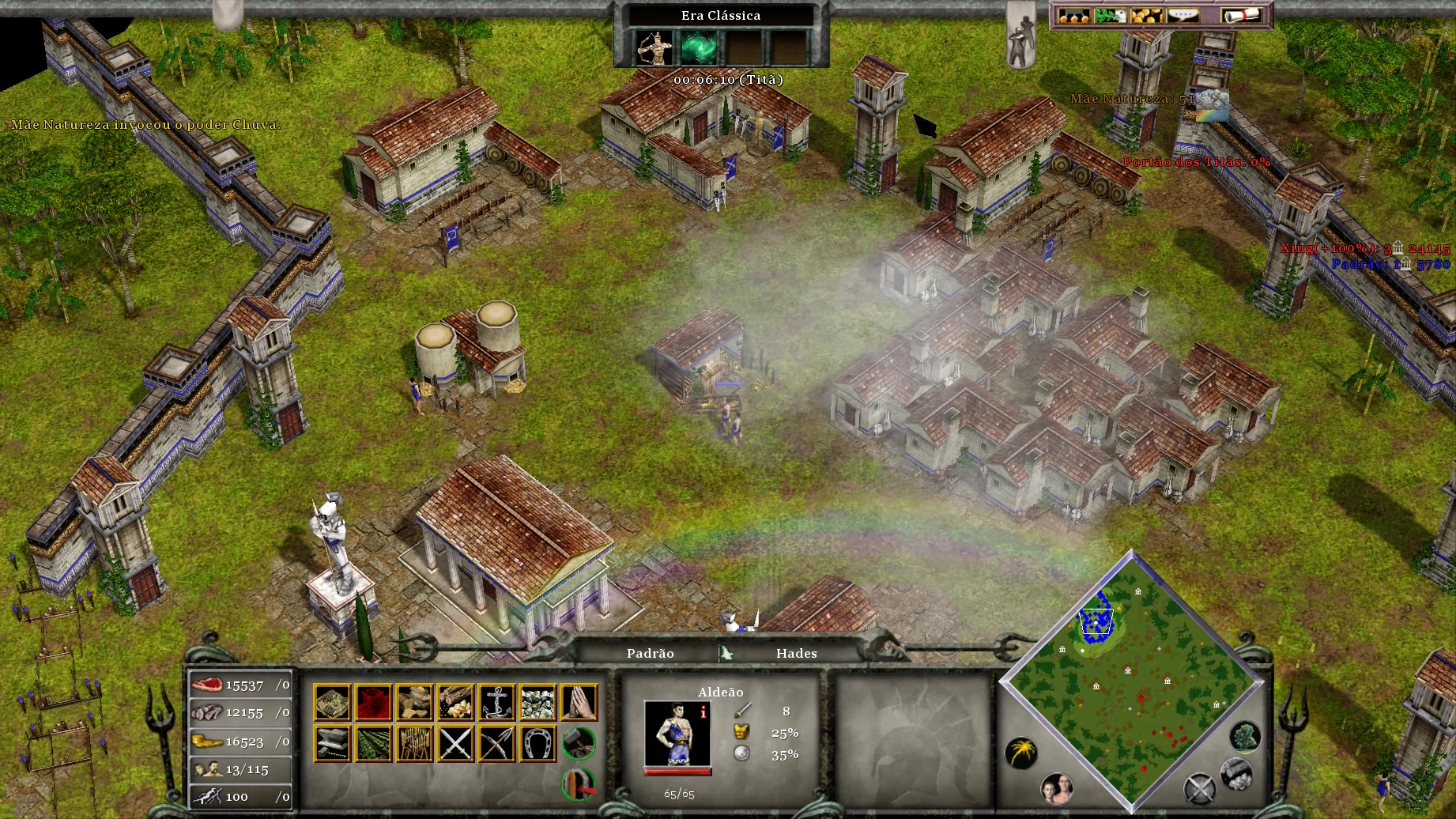This screenshot has width=1456, height=819.
Task: Invoke the archer god power
Action: (655, 47)
